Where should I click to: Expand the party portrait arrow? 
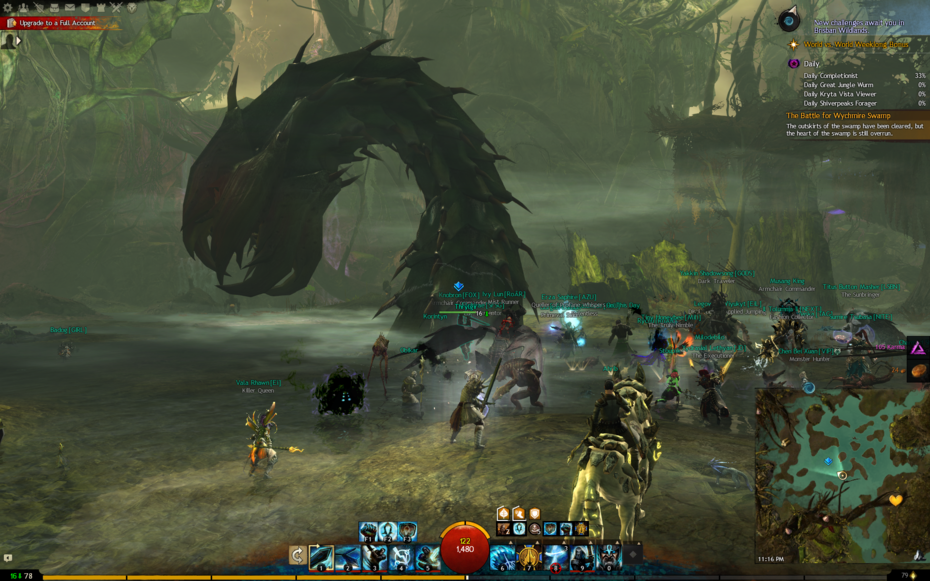point(17,40)
